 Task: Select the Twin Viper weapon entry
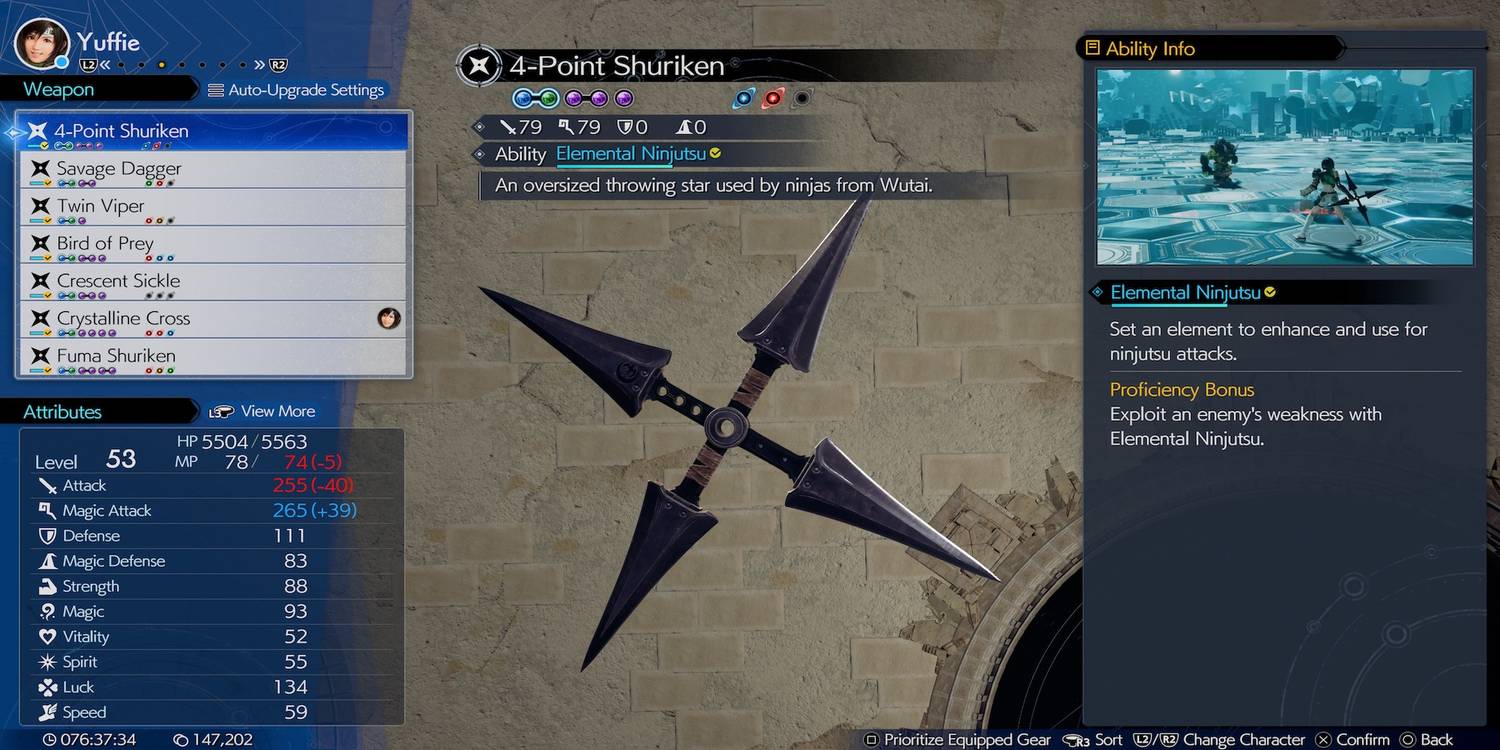coord(212,207)
